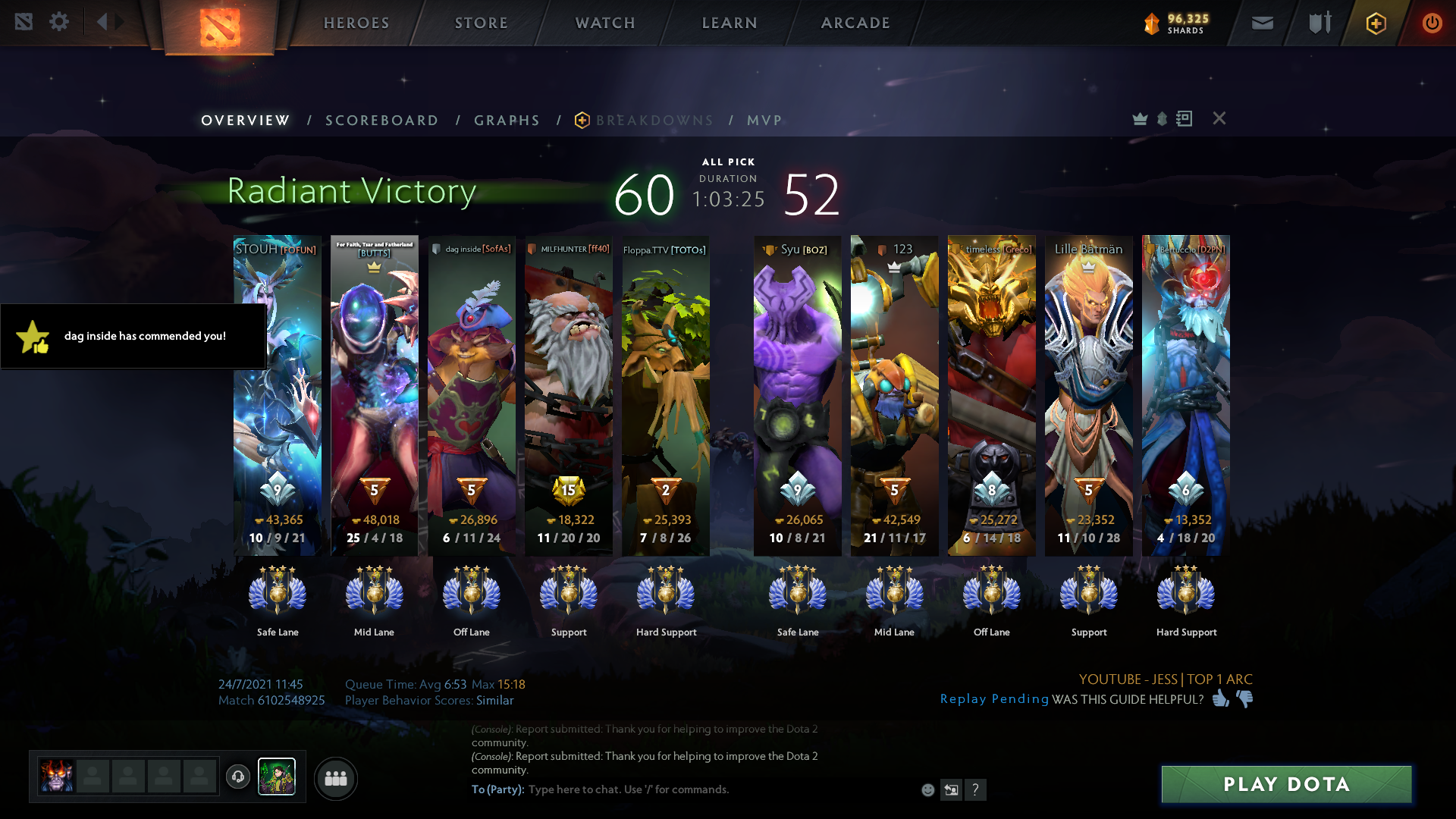Viewport: 1456px width, 819px height.
Task: Switch to the Arcade page
Action: click(x=855, y=23)
